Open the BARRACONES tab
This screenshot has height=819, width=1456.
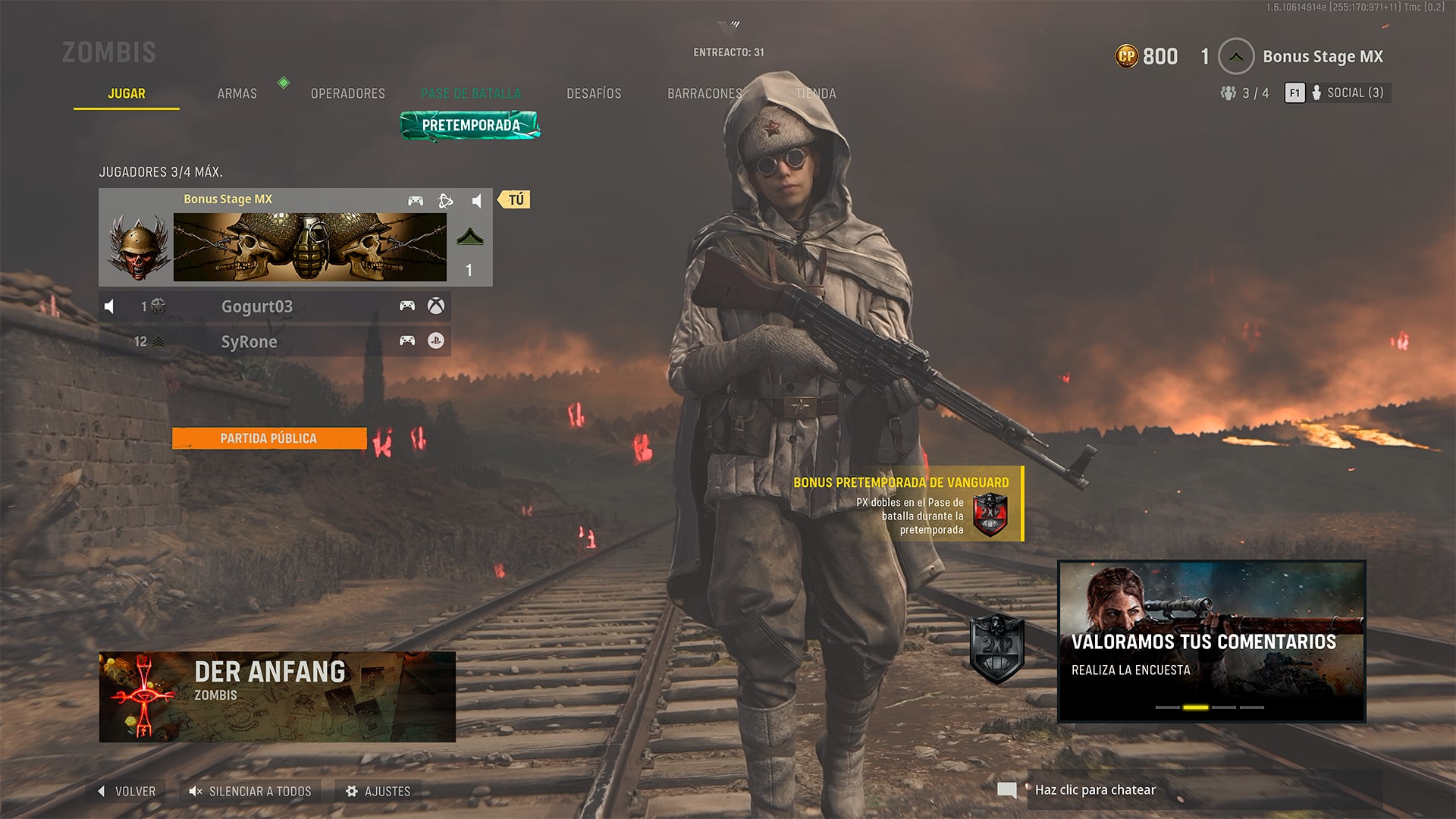coord(704,93)
